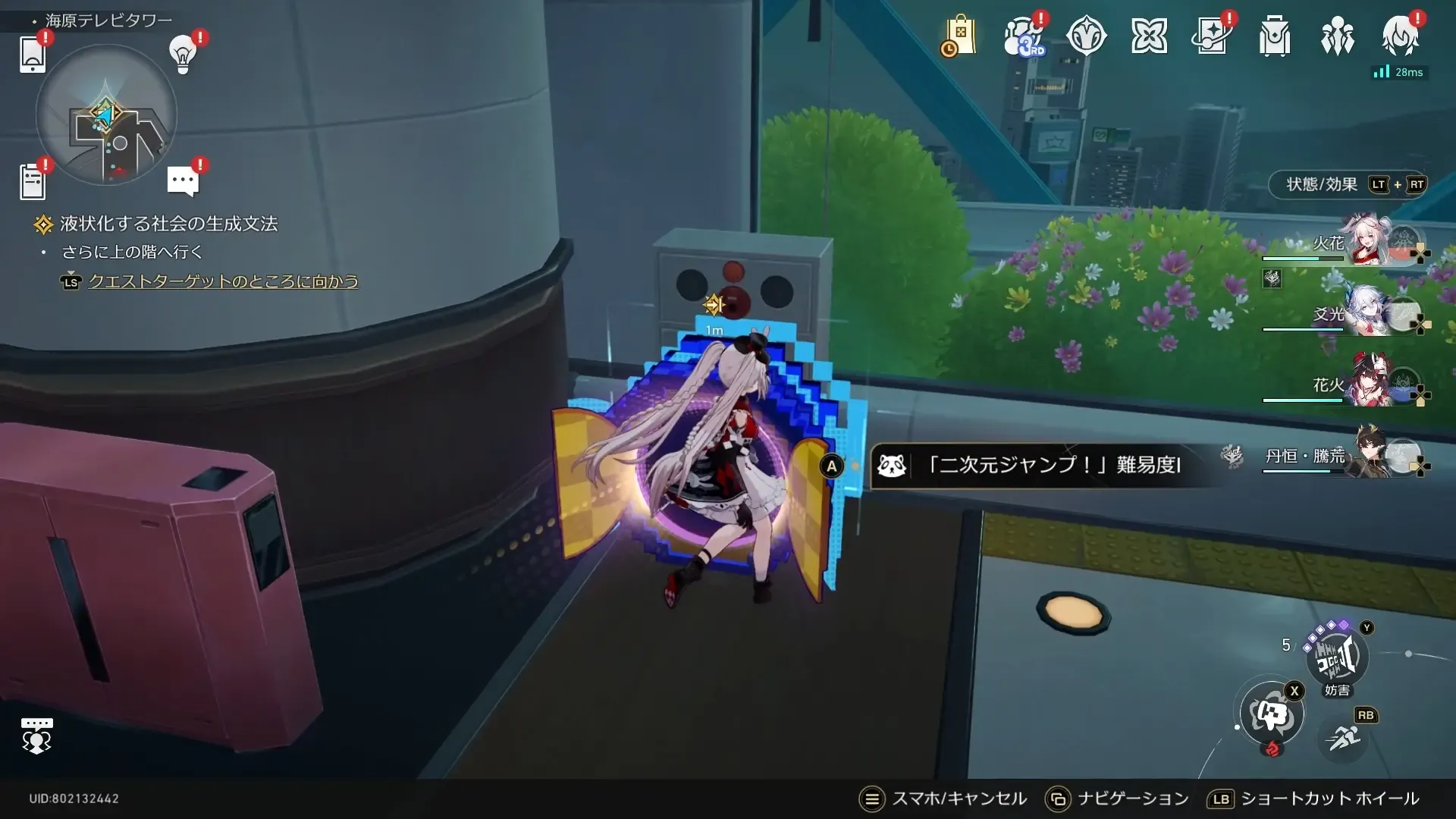This screenshot has height=819, width=1456.
Task: Open the messages chat bubble icon
Action: [x=181, y=179]
